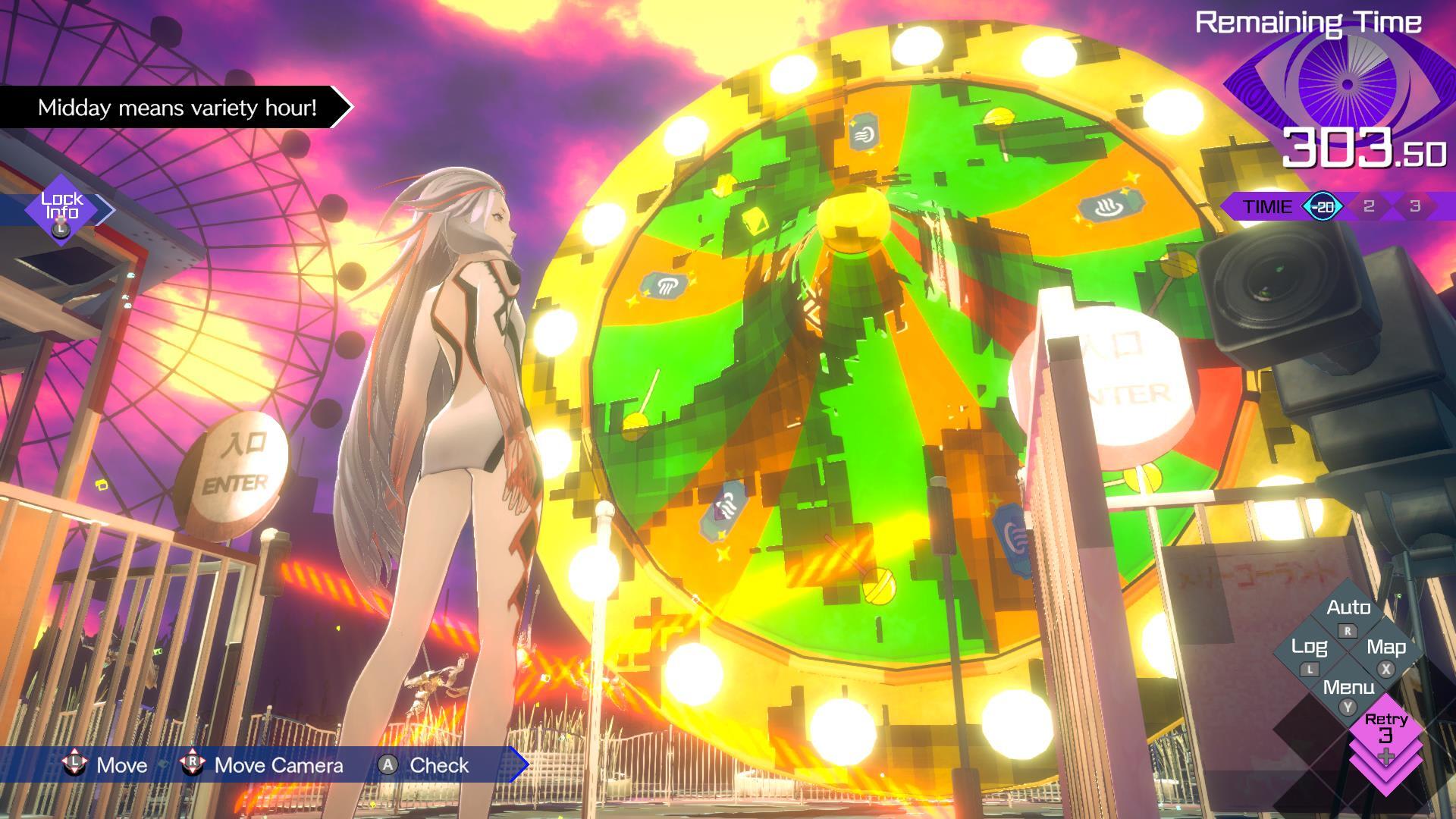
Task: Open the Menu from the diamond panel
Action: [x=1348, y=686]
